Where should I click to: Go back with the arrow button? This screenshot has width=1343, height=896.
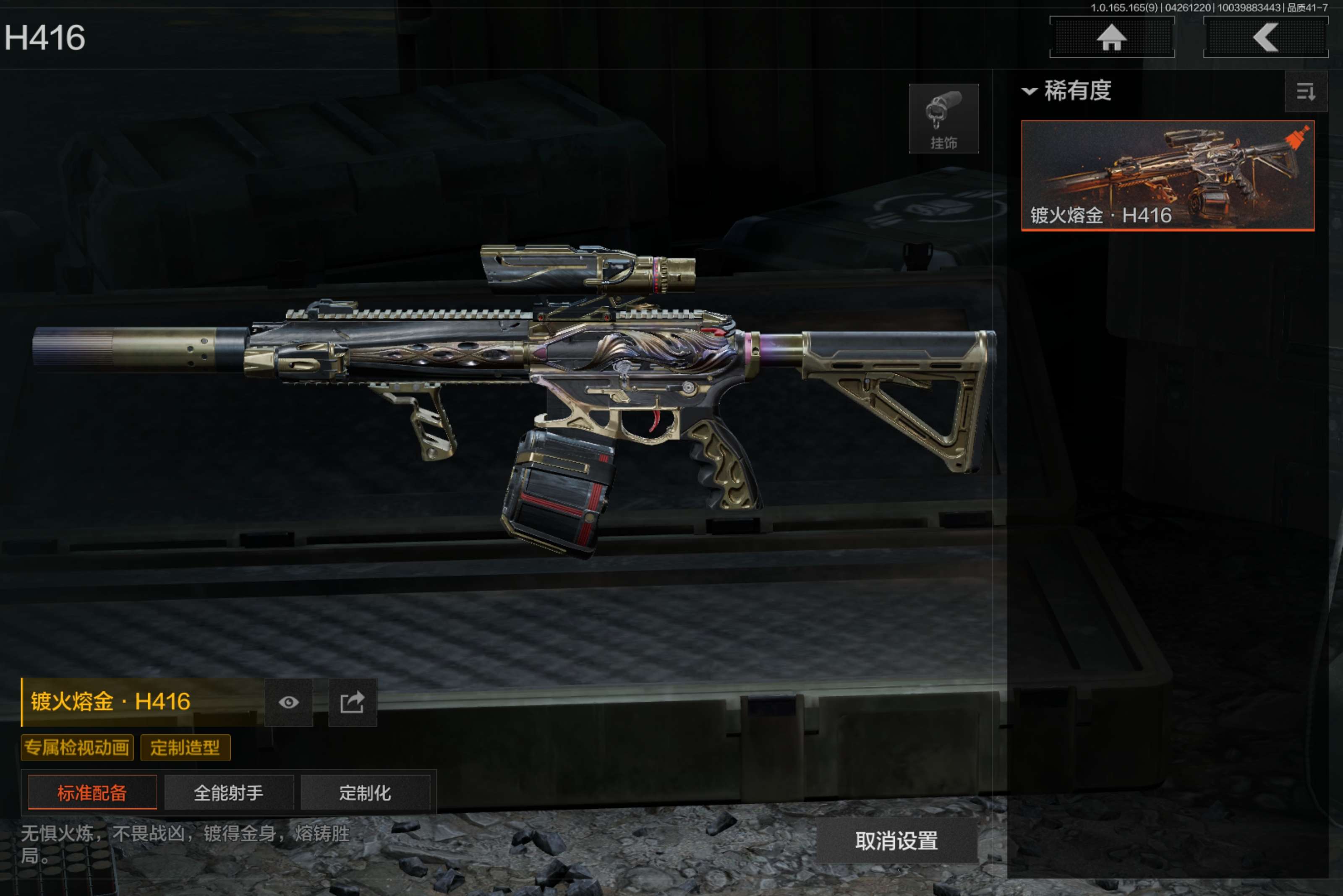point(1265,38)
